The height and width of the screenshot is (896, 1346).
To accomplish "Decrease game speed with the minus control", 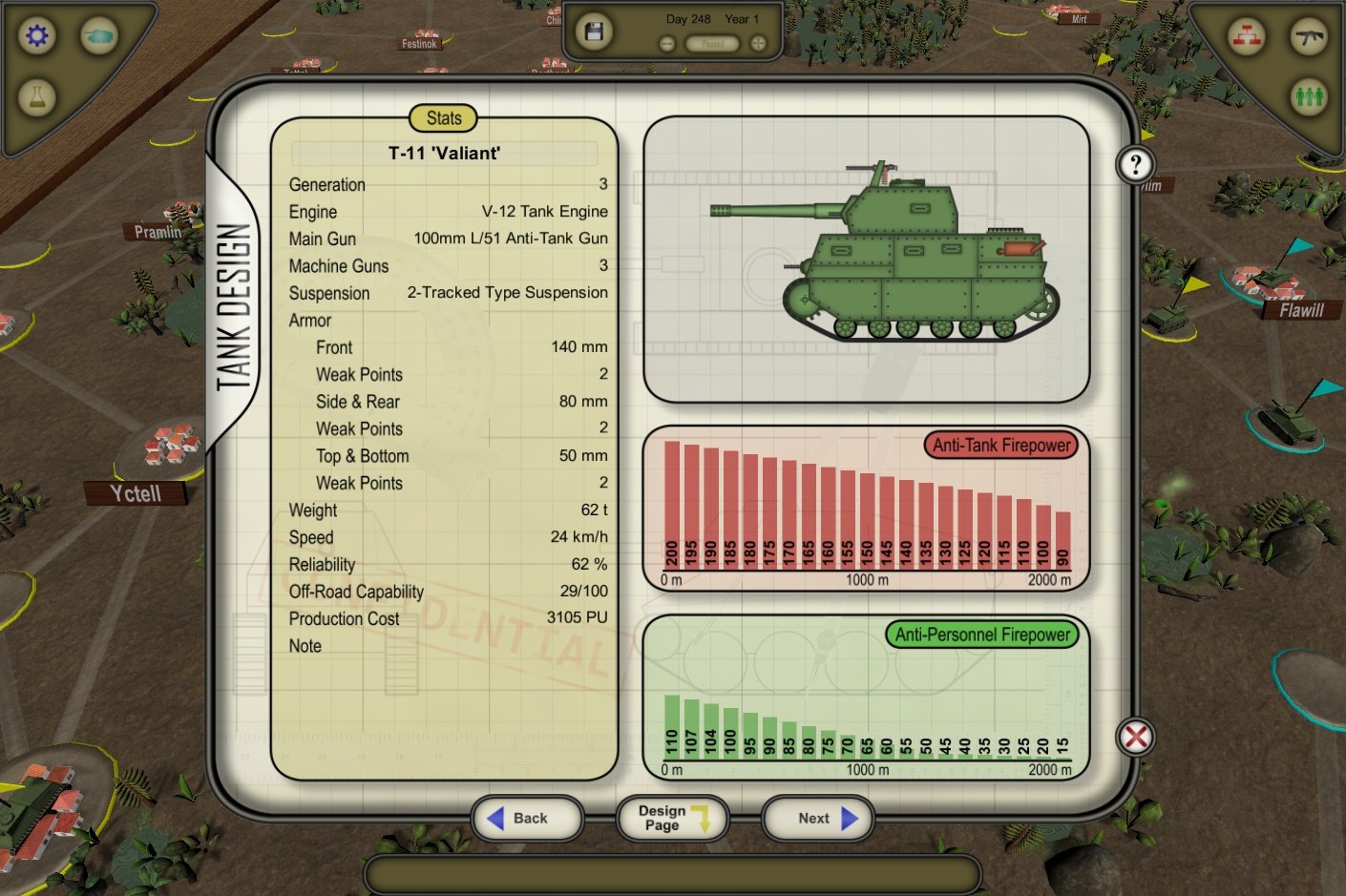I will click(665, 43).
